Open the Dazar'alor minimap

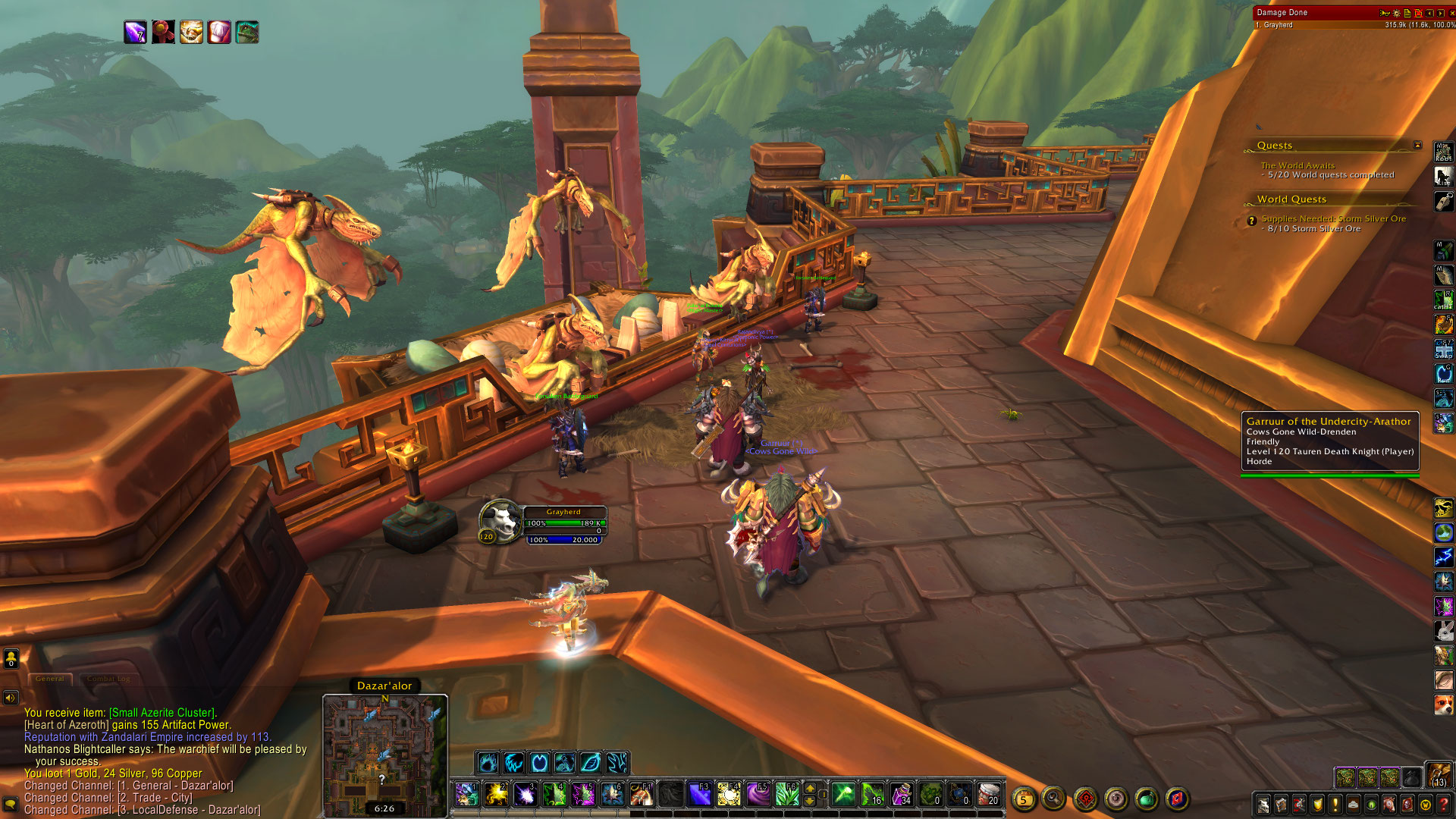click(384, 755)
